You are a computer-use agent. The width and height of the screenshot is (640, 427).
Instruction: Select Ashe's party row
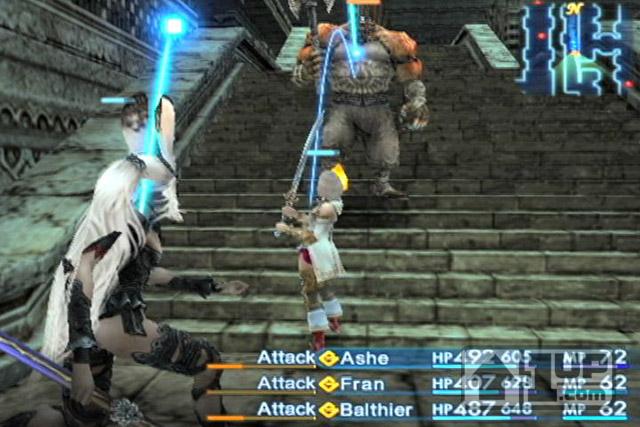click(365, 358)
